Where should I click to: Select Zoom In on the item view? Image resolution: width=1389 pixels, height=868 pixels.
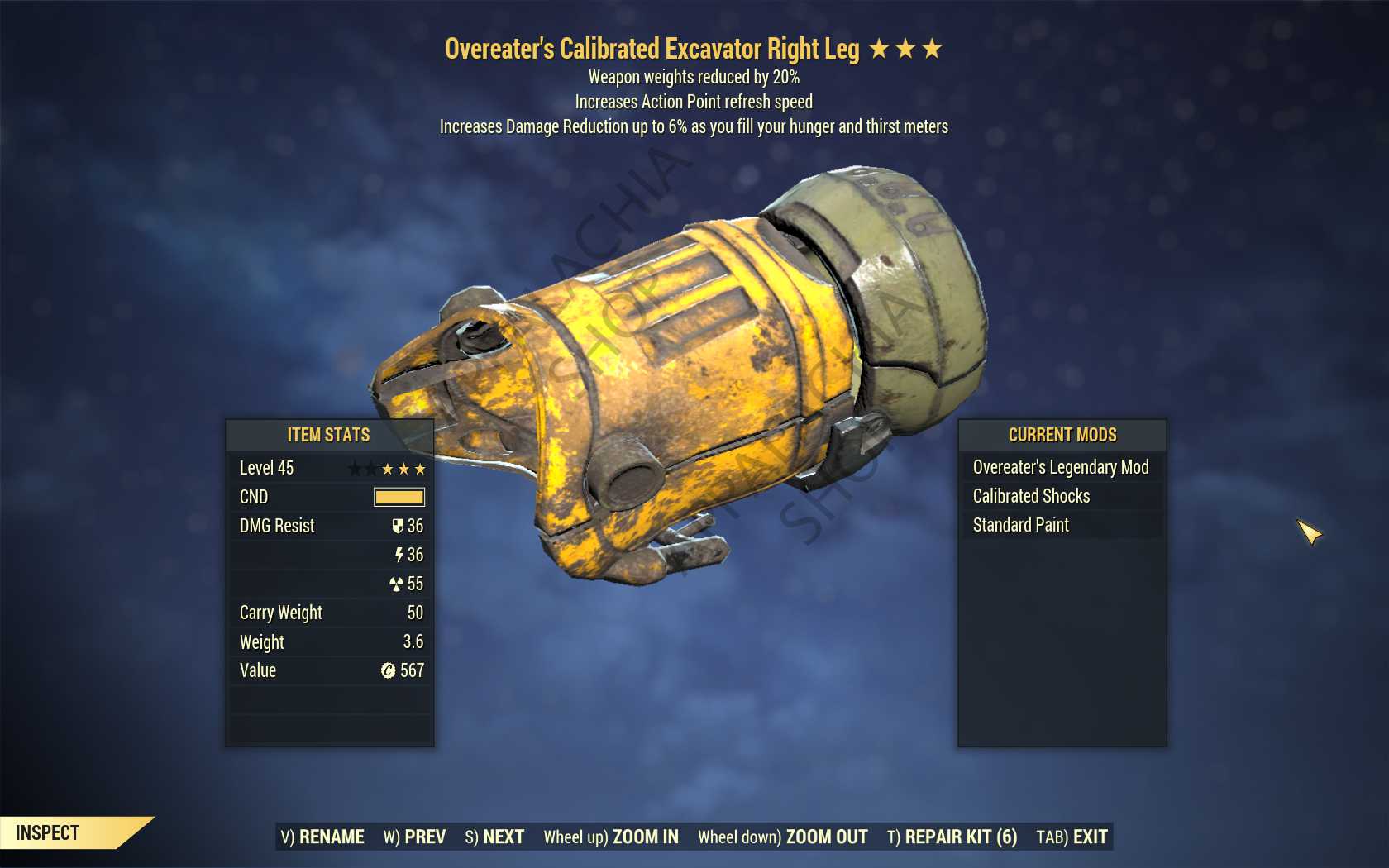pyautogui.click(x=611, y=837)
